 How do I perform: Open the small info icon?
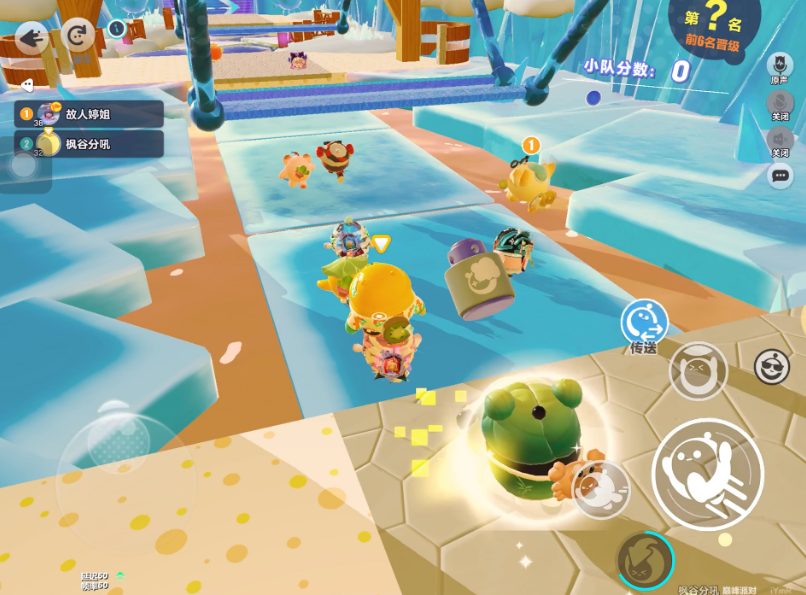[x=117, y=28]
